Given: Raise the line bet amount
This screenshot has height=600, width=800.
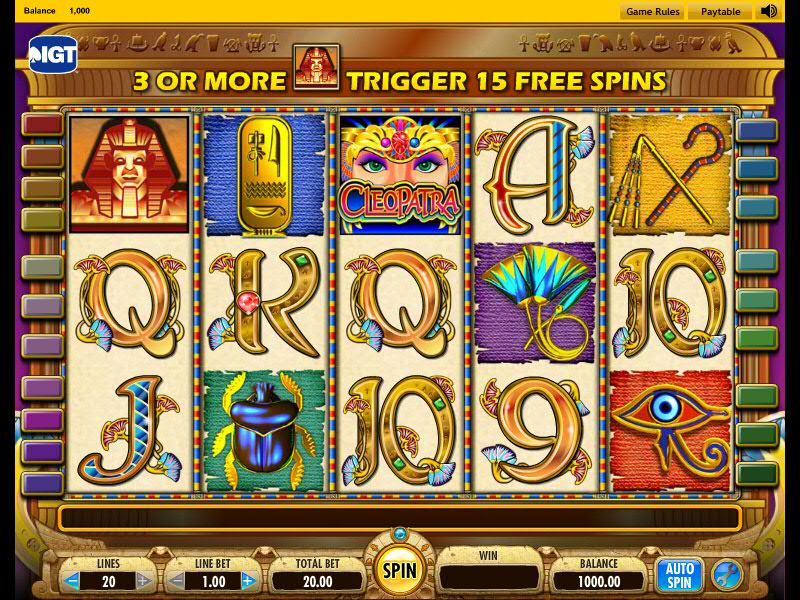Looking at the screenshot, I should pyautogui.click(x=248, y=580).
